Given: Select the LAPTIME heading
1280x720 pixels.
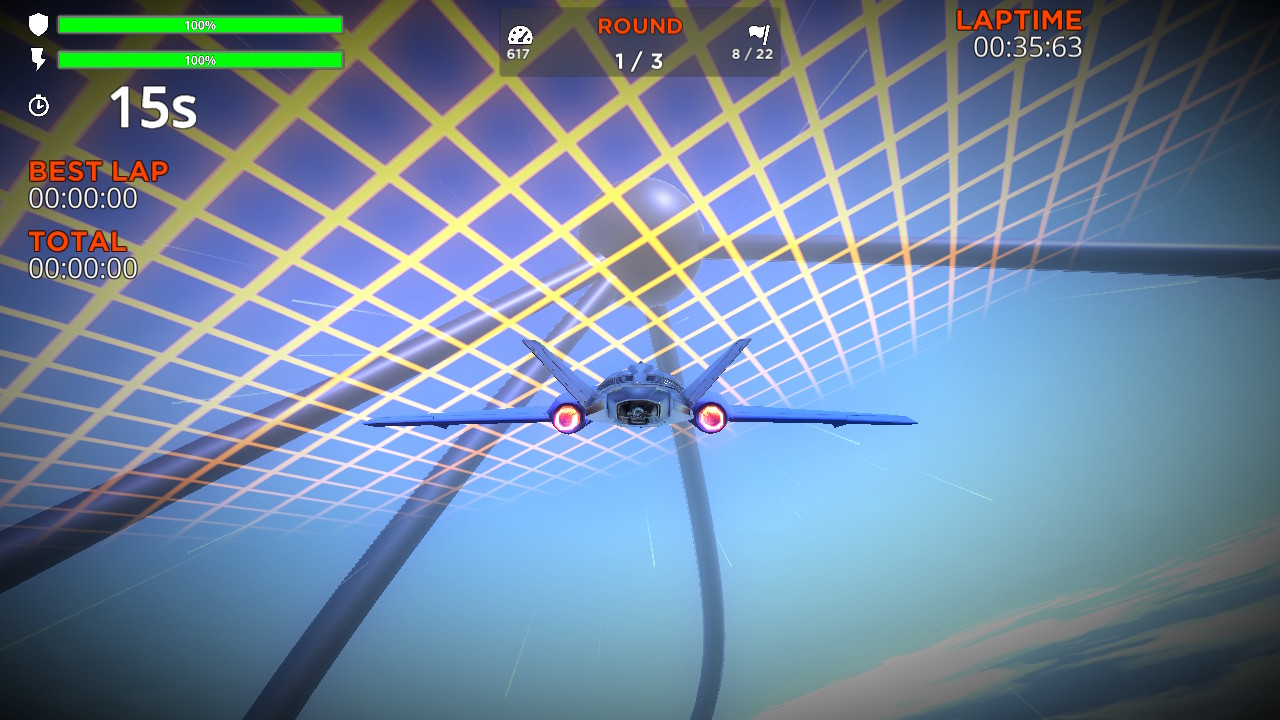Looking at the screenshot, I should [x=1017, y=18].
